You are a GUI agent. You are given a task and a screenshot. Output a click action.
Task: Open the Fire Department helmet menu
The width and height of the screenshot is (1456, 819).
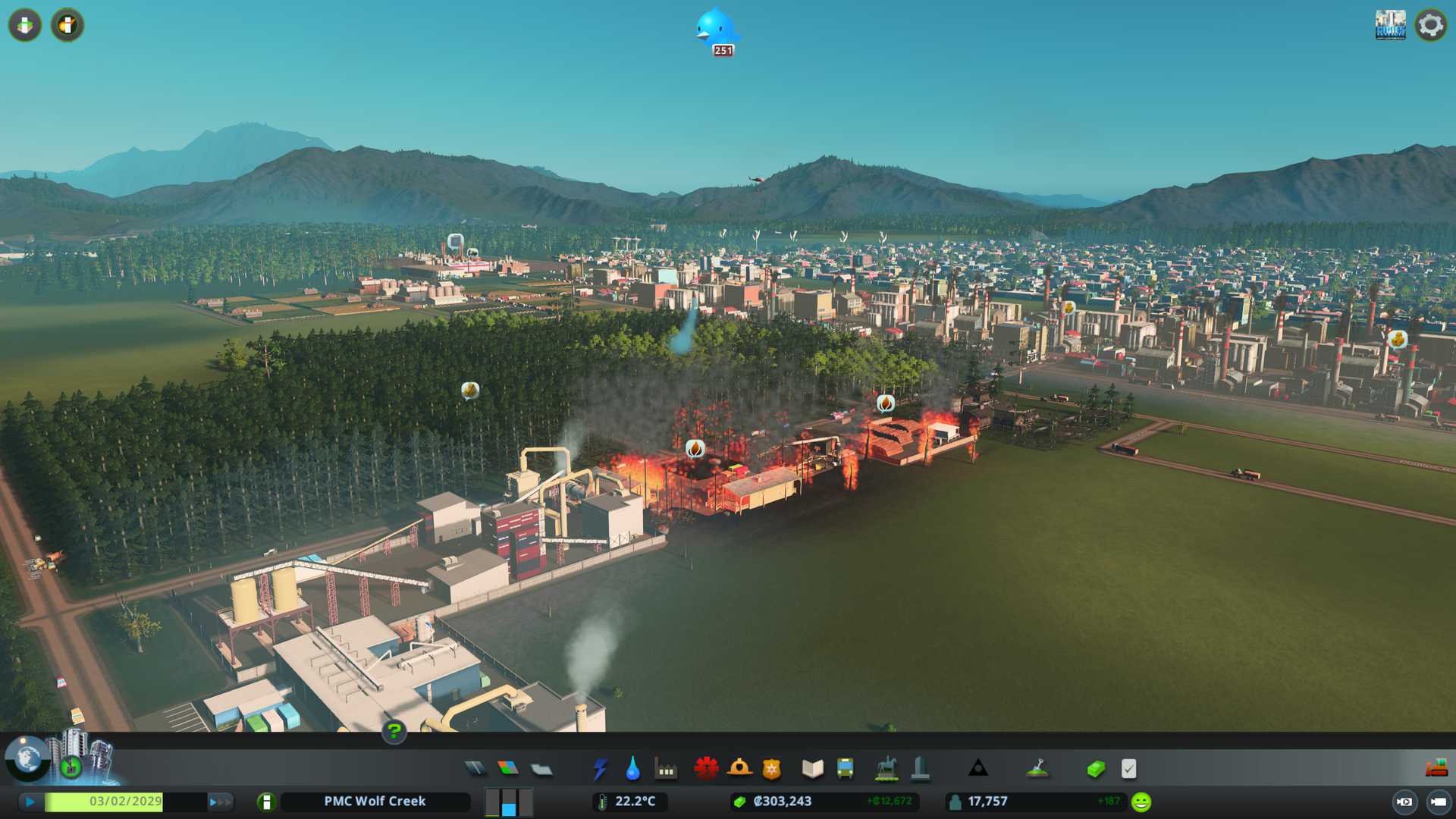(739, 769)
